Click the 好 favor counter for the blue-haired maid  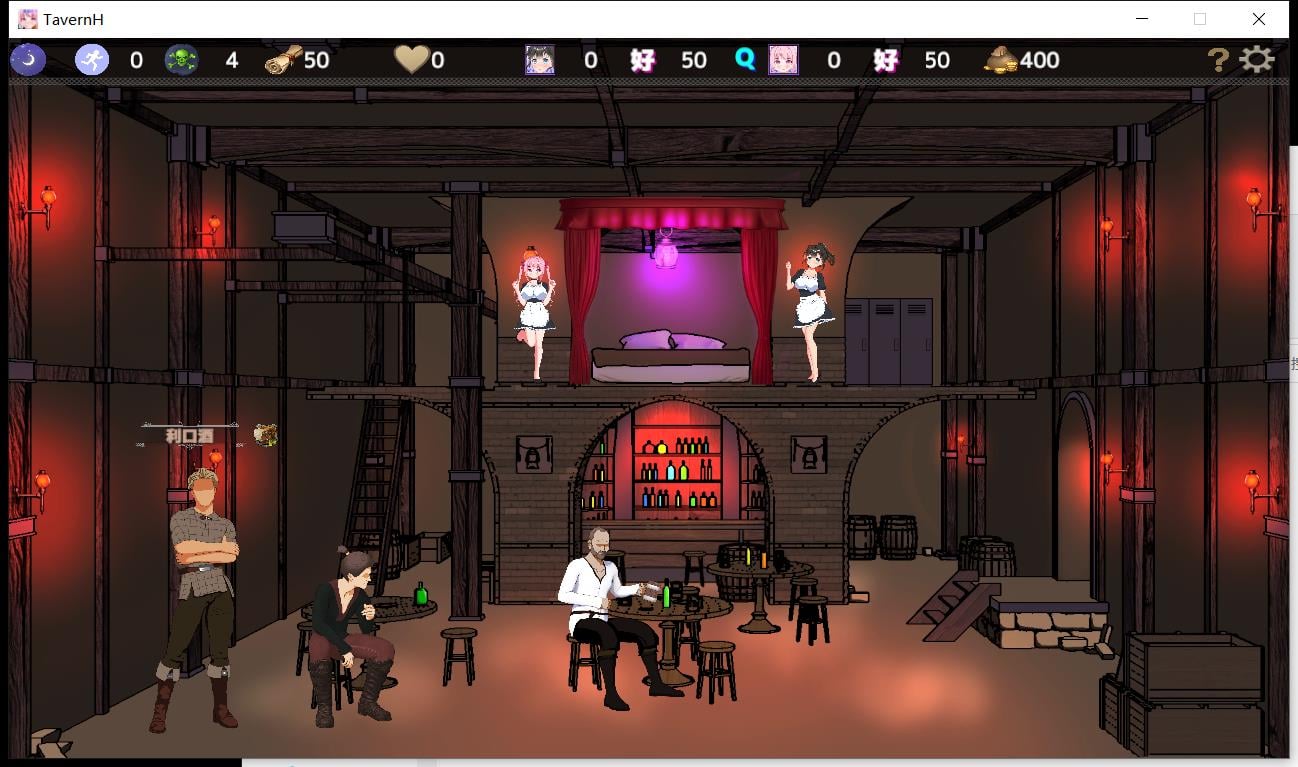641,60
